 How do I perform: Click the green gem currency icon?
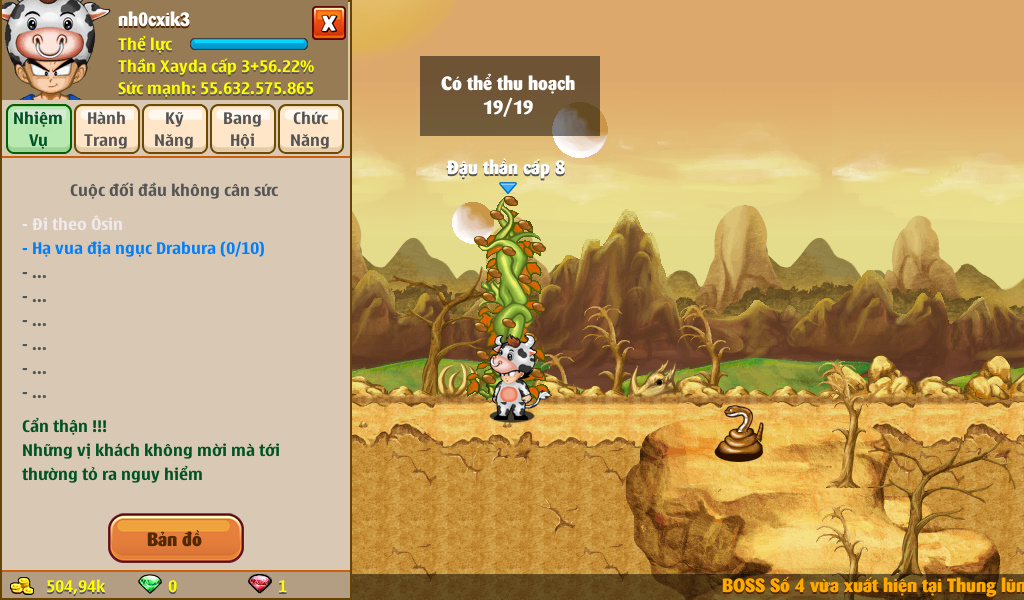point(150,585)
